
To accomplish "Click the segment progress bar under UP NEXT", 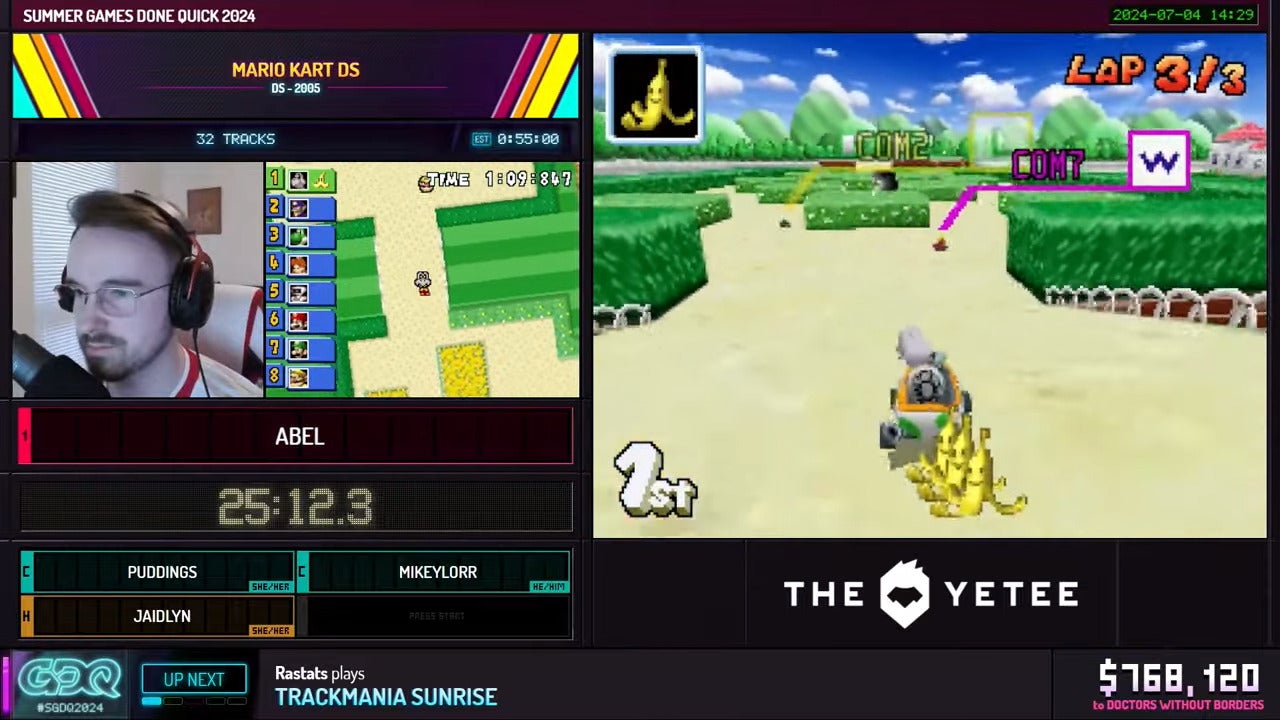I will point(194,702).
